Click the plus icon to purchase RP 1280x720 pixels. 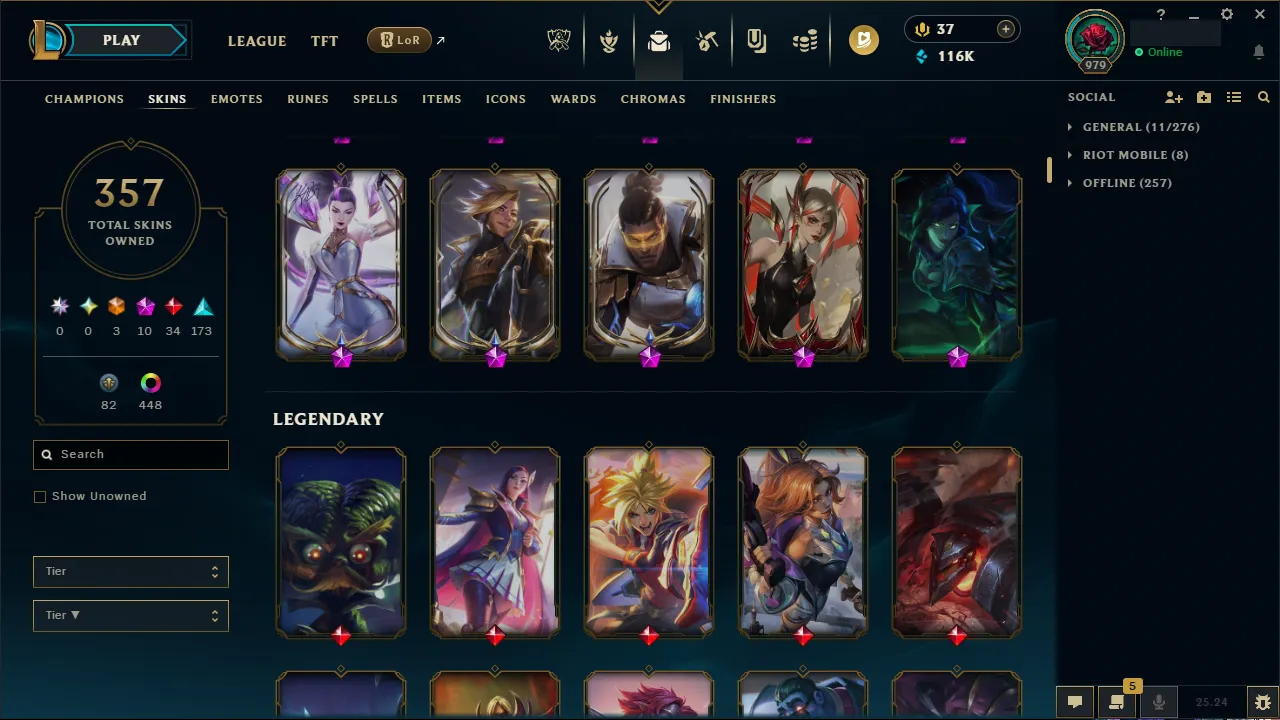(1005, 29)
